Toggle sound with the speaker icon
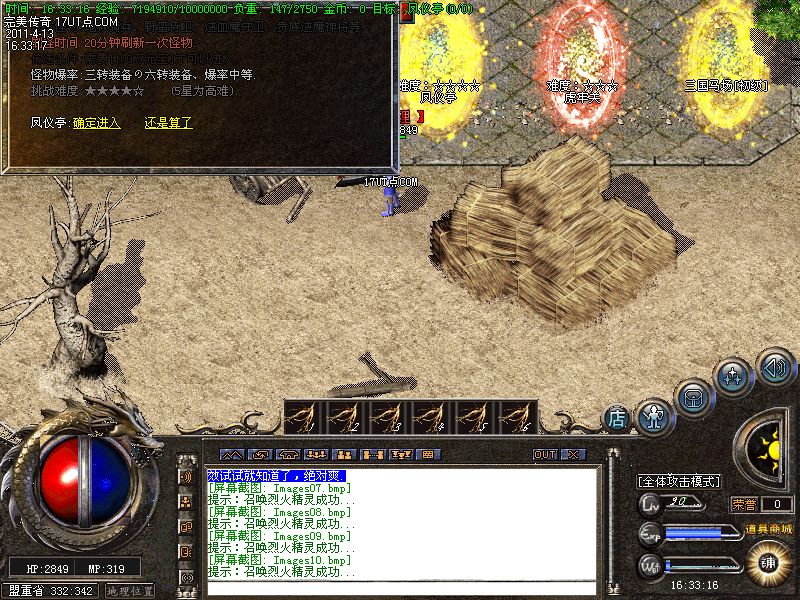This screenshot has width=800, height=600. point(775,365)
